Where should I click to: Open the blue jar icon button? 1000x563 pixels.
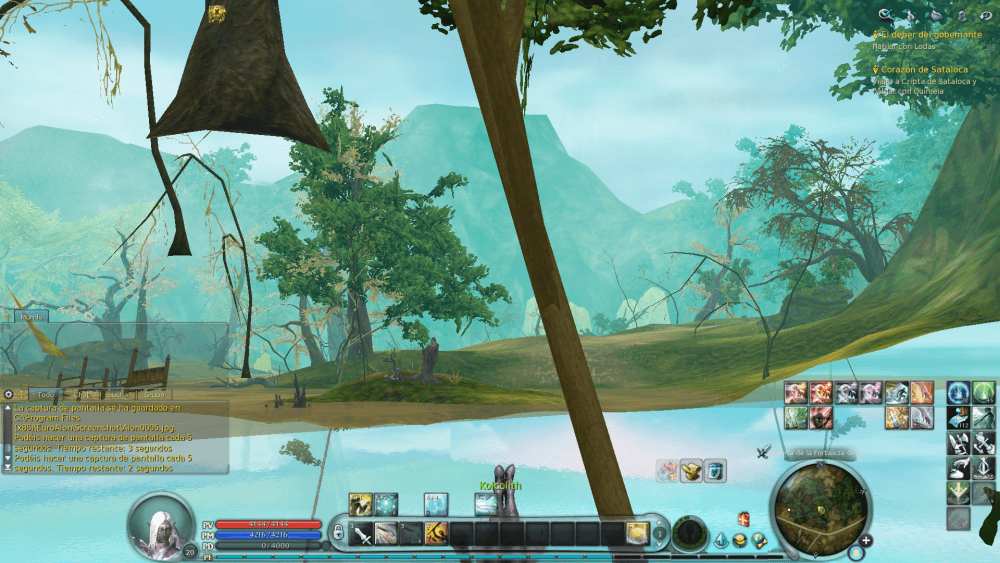tap(714, 471)
